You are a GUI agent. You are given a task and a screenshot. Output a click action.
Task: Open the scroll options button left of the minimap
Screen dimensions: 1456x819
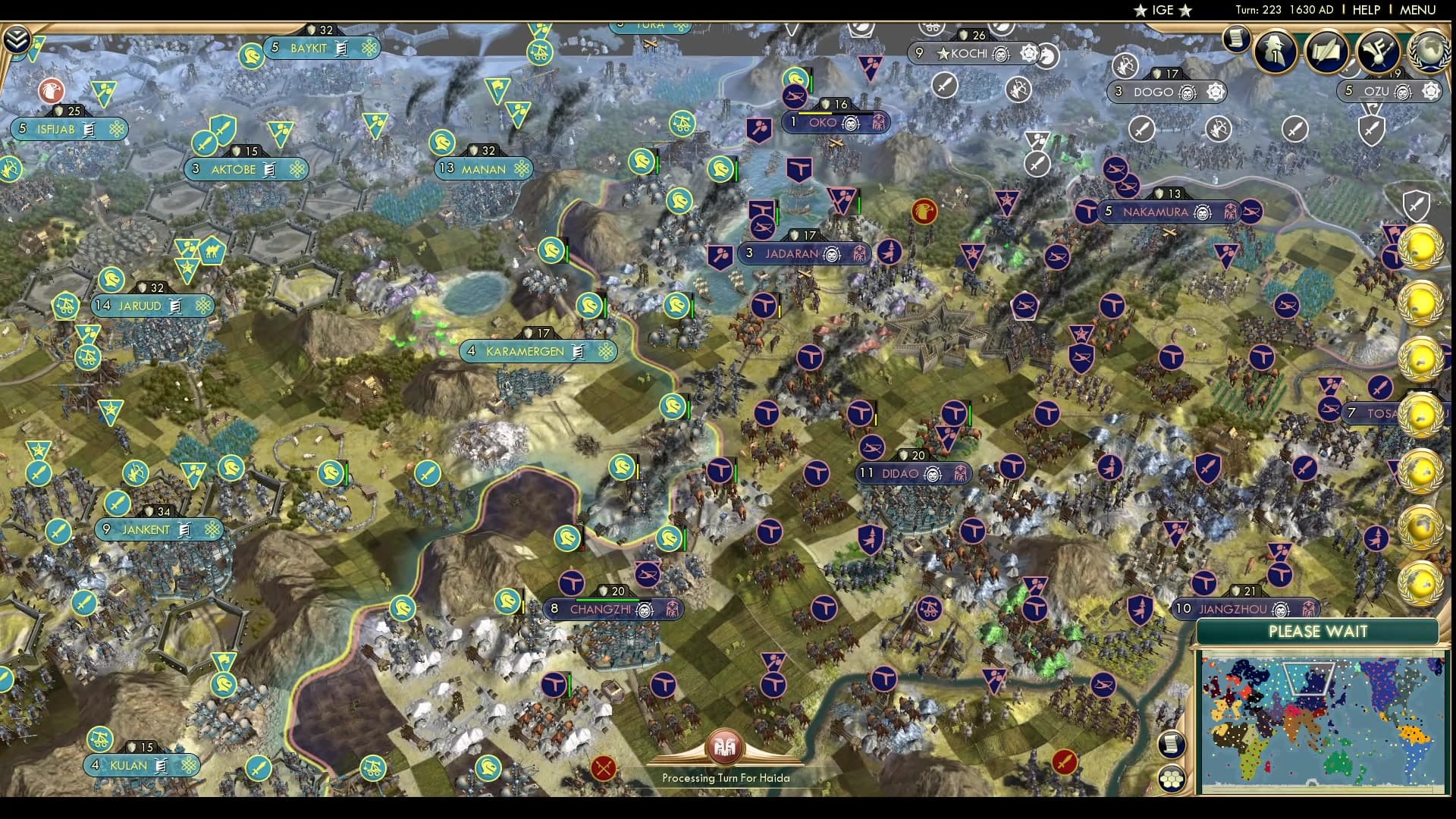tap(1172, 744)
